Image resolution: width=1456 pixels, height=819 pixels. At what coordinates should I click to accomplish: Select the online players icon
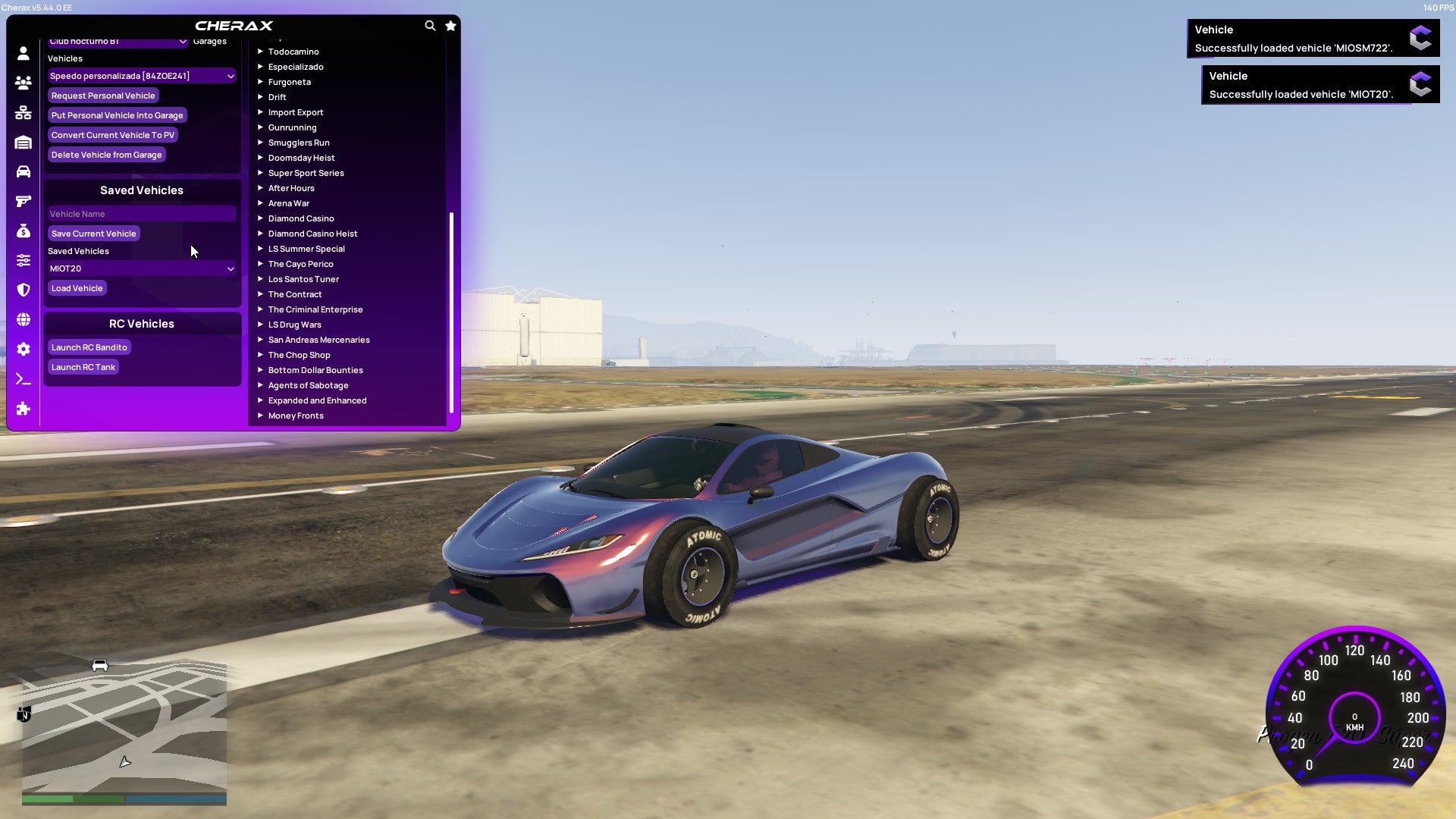pyautogui.click(x=23, y=83)
